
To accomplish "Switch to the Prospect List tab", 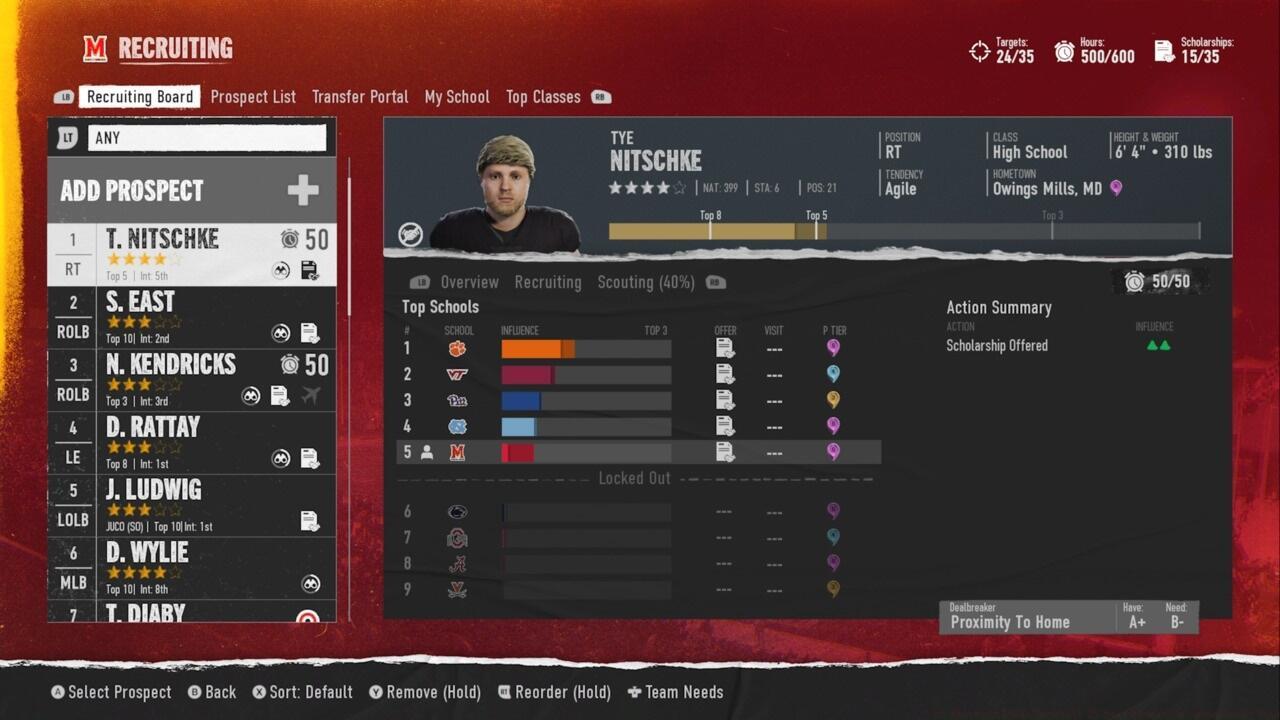I will [x=253, y=97].
